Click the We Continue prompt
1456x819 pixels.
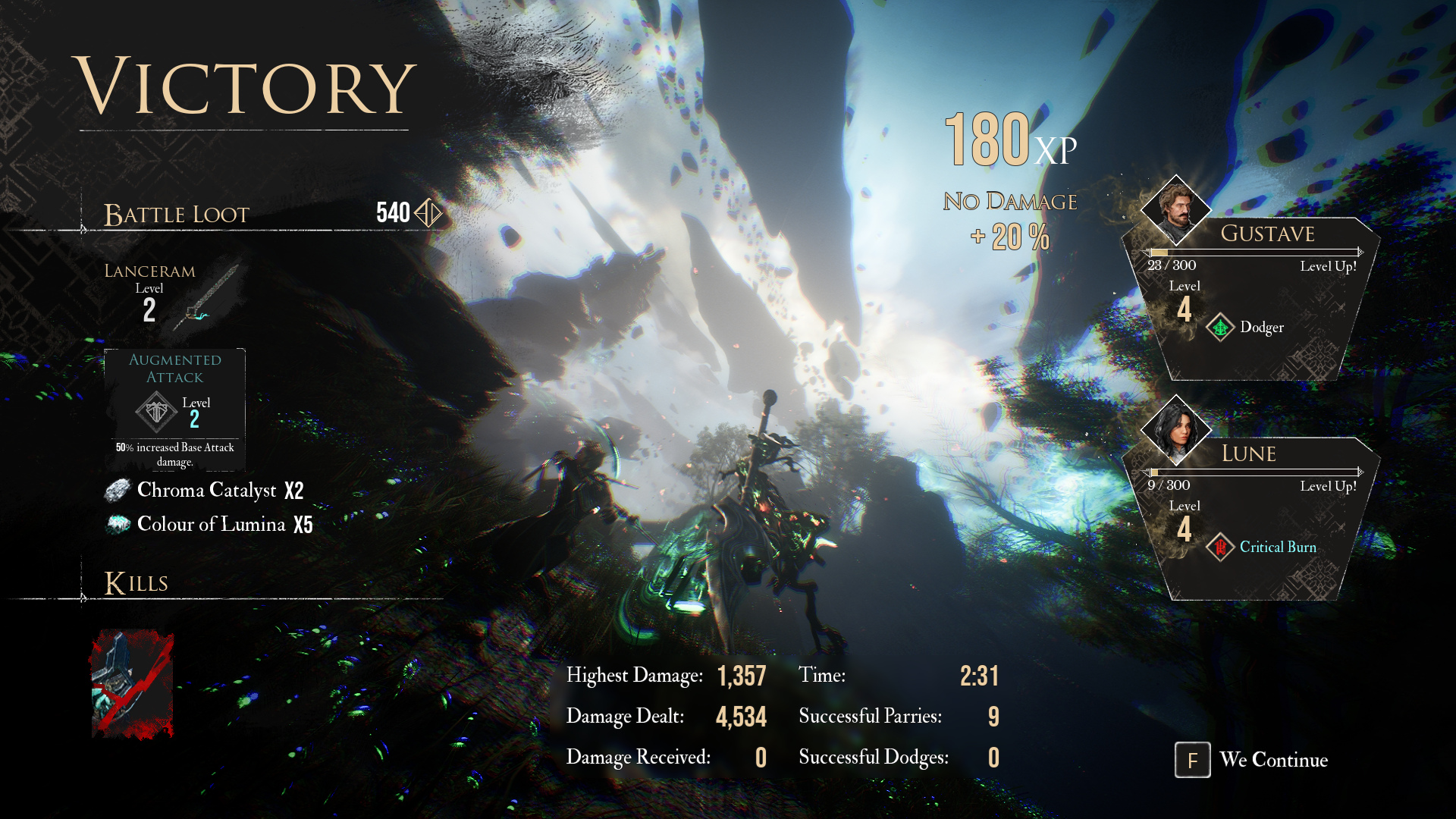[x=1252, y=760]
